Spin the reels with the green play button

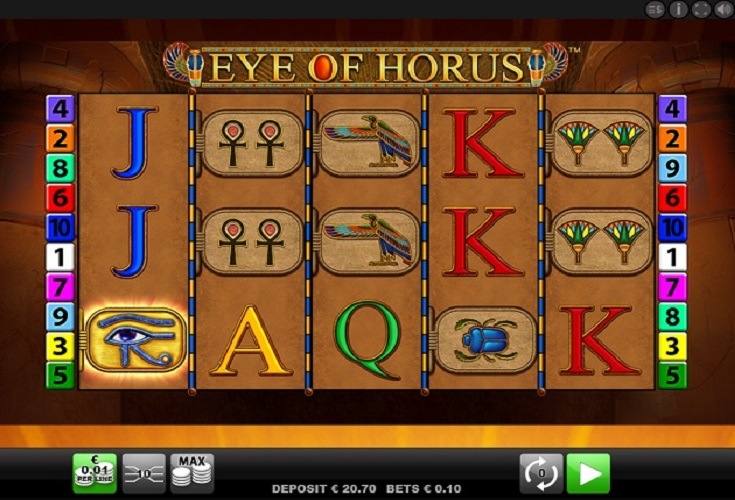(588, 472)
